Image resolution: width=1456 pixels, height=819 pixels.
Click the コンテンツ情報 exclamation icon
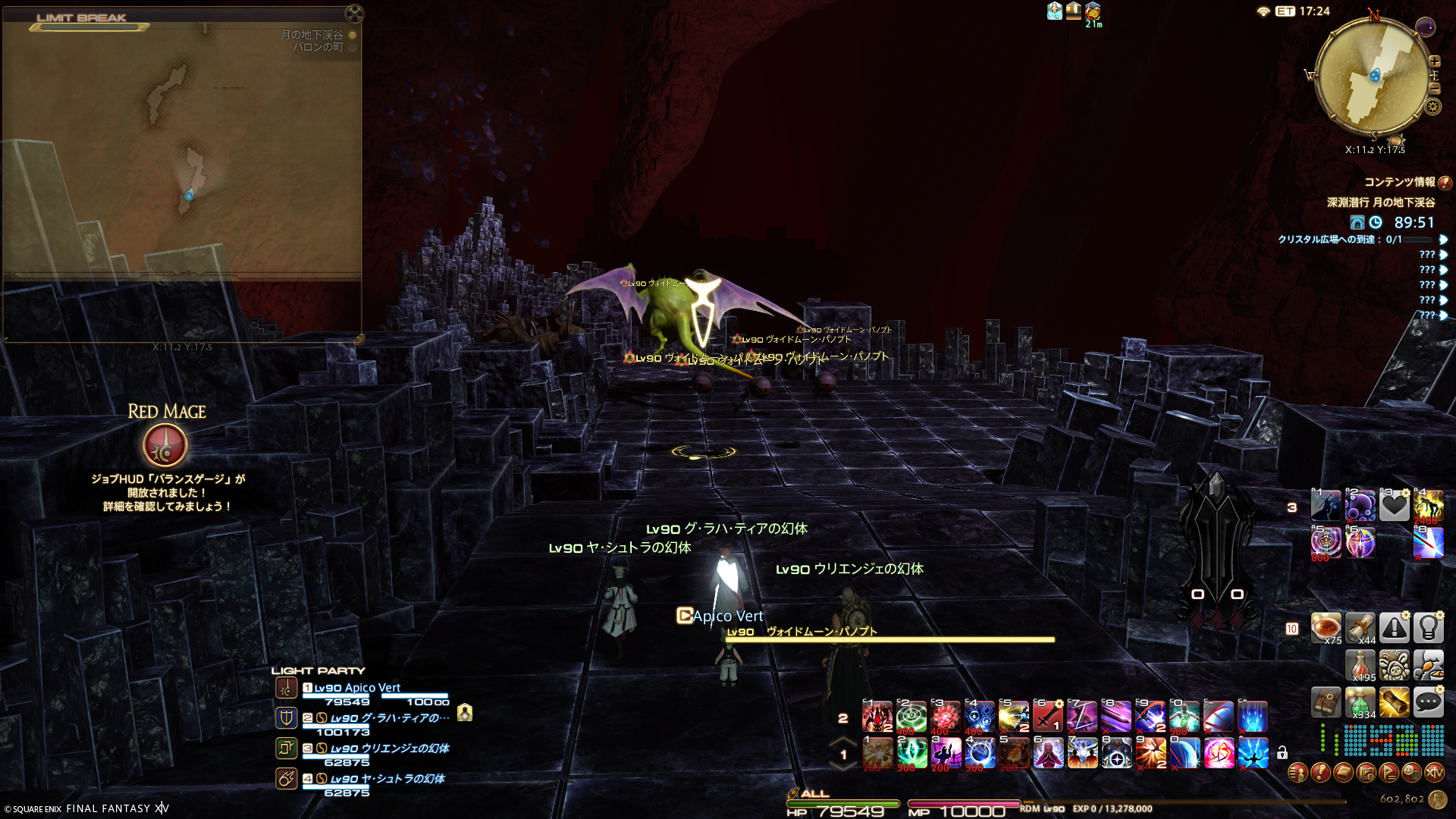click(x=1445, y=183)
